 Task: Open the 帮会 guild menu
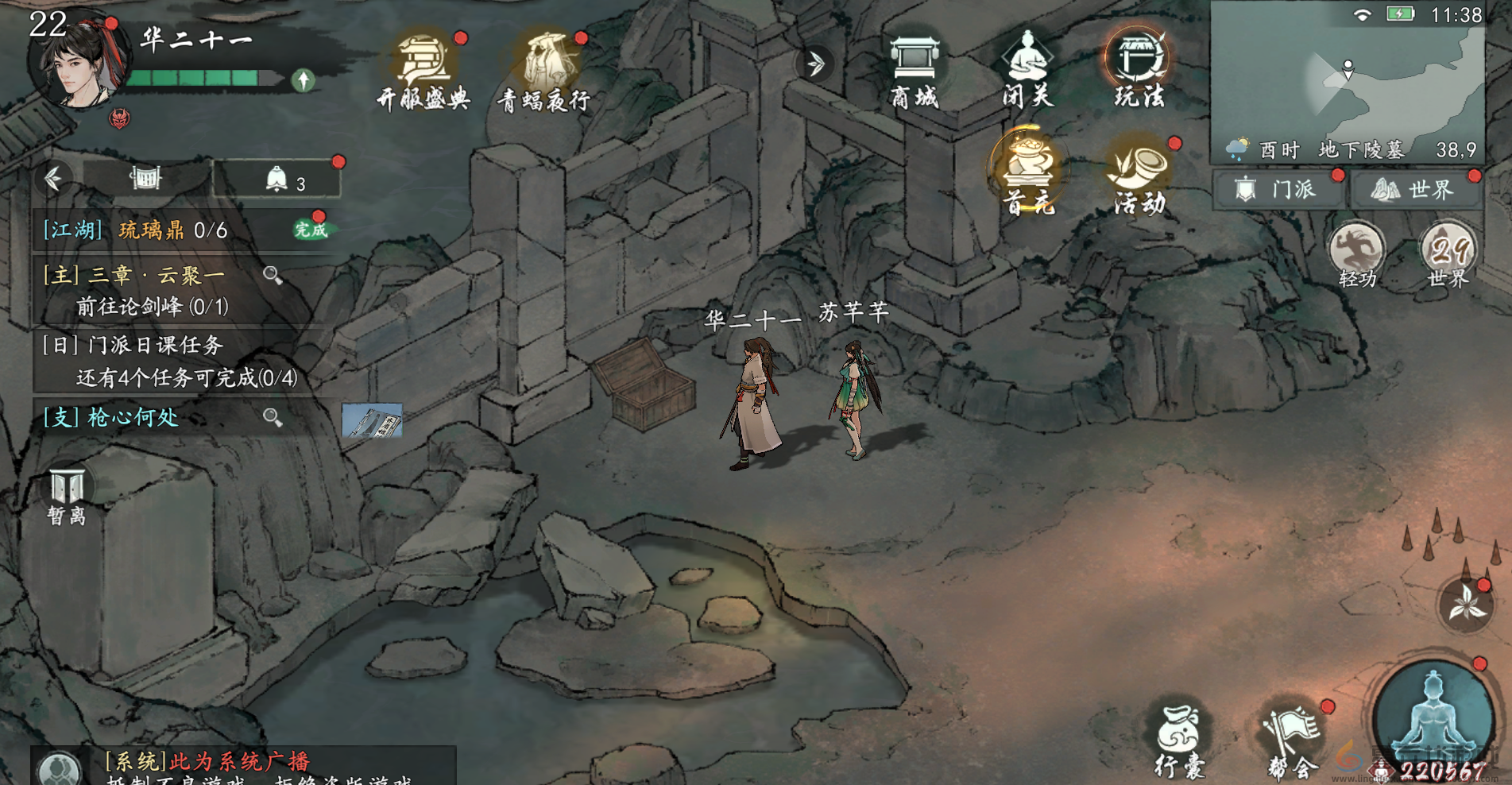(1292, 741)
